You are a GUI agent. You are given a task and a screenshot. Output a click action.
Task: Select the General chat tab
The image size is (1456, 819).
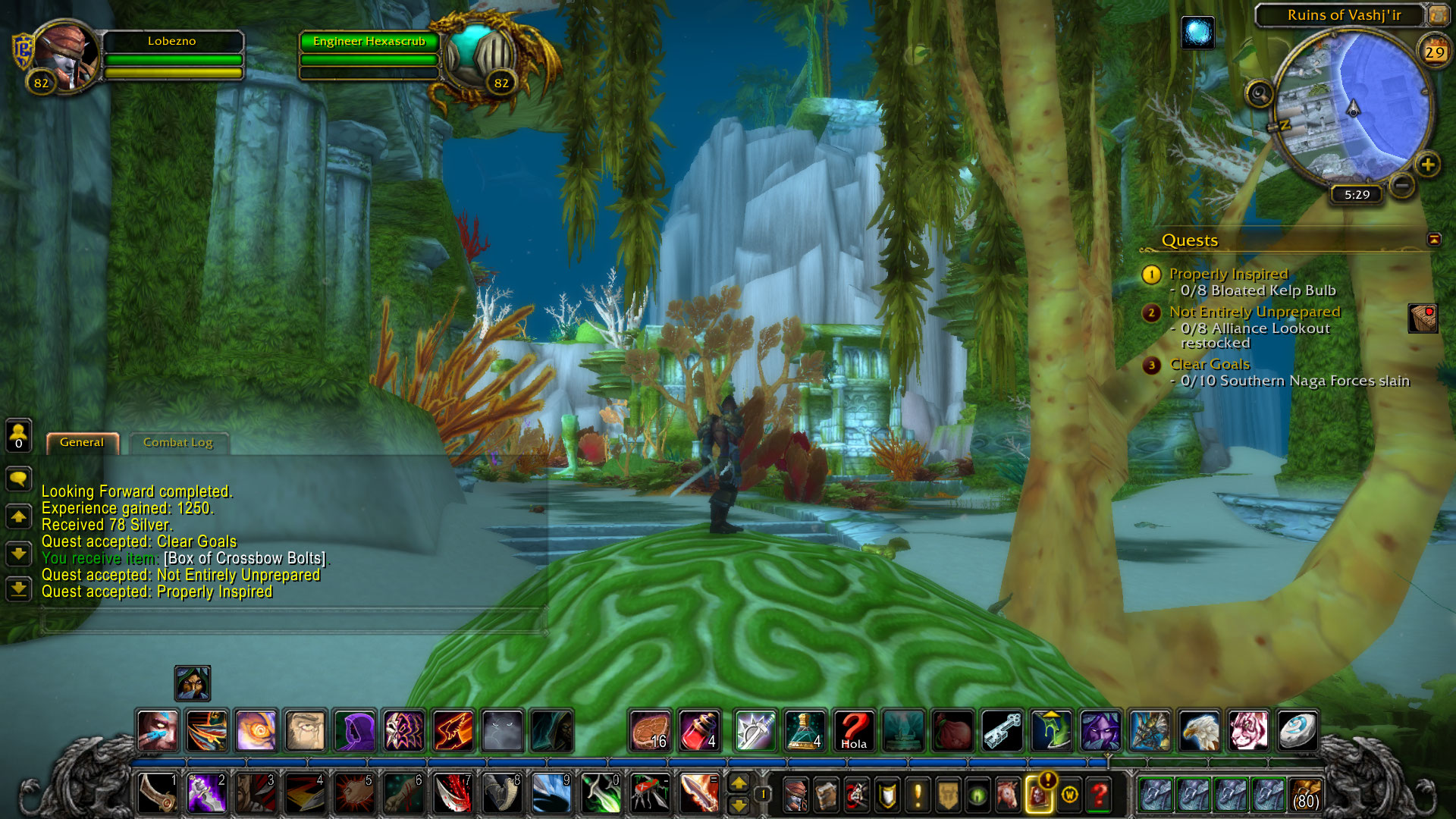pyautogui.click(x=82, y=443)
